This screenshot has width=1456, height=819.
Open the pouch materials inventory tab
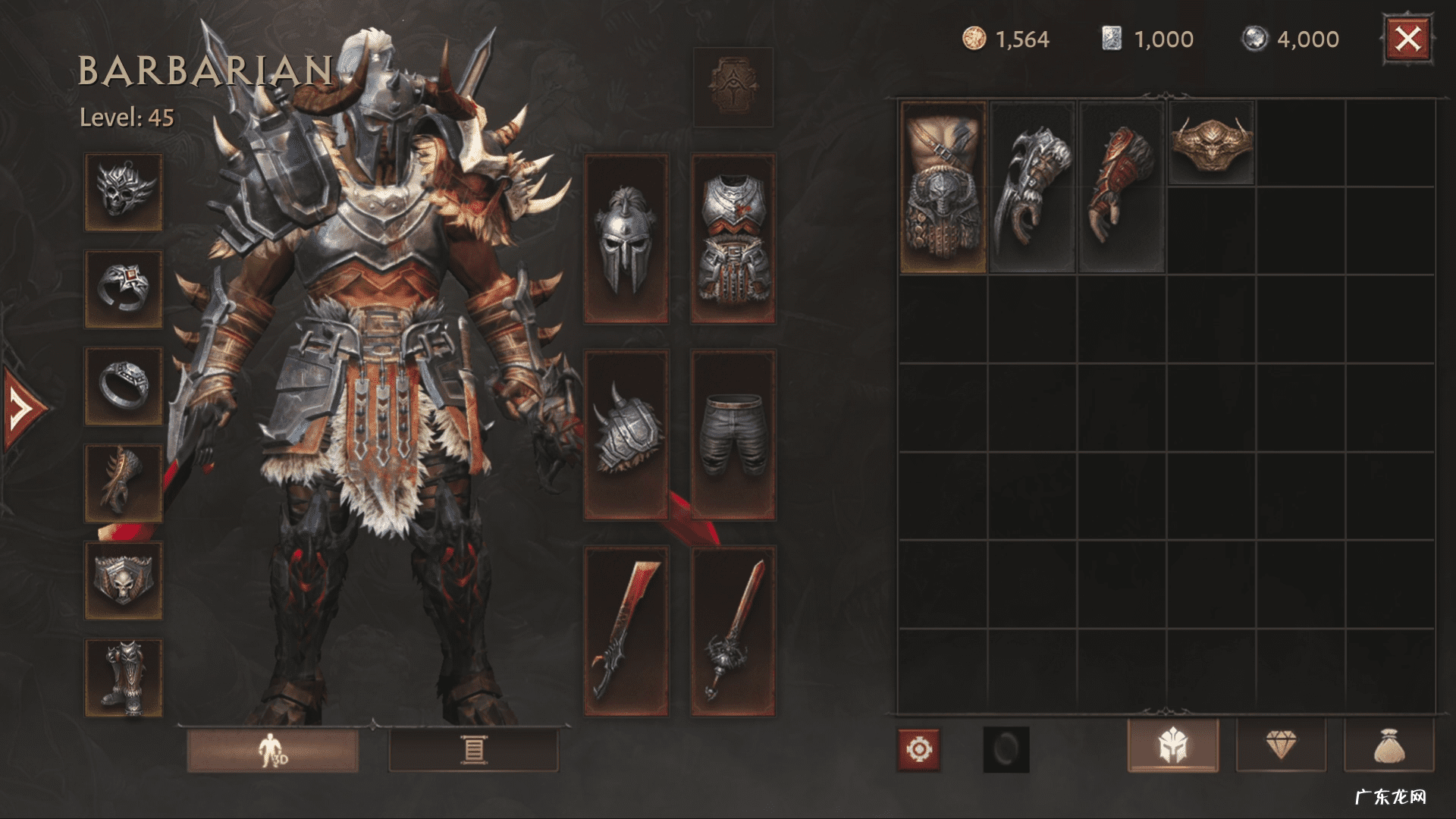pyautogui.click(x=1389, y=746)
